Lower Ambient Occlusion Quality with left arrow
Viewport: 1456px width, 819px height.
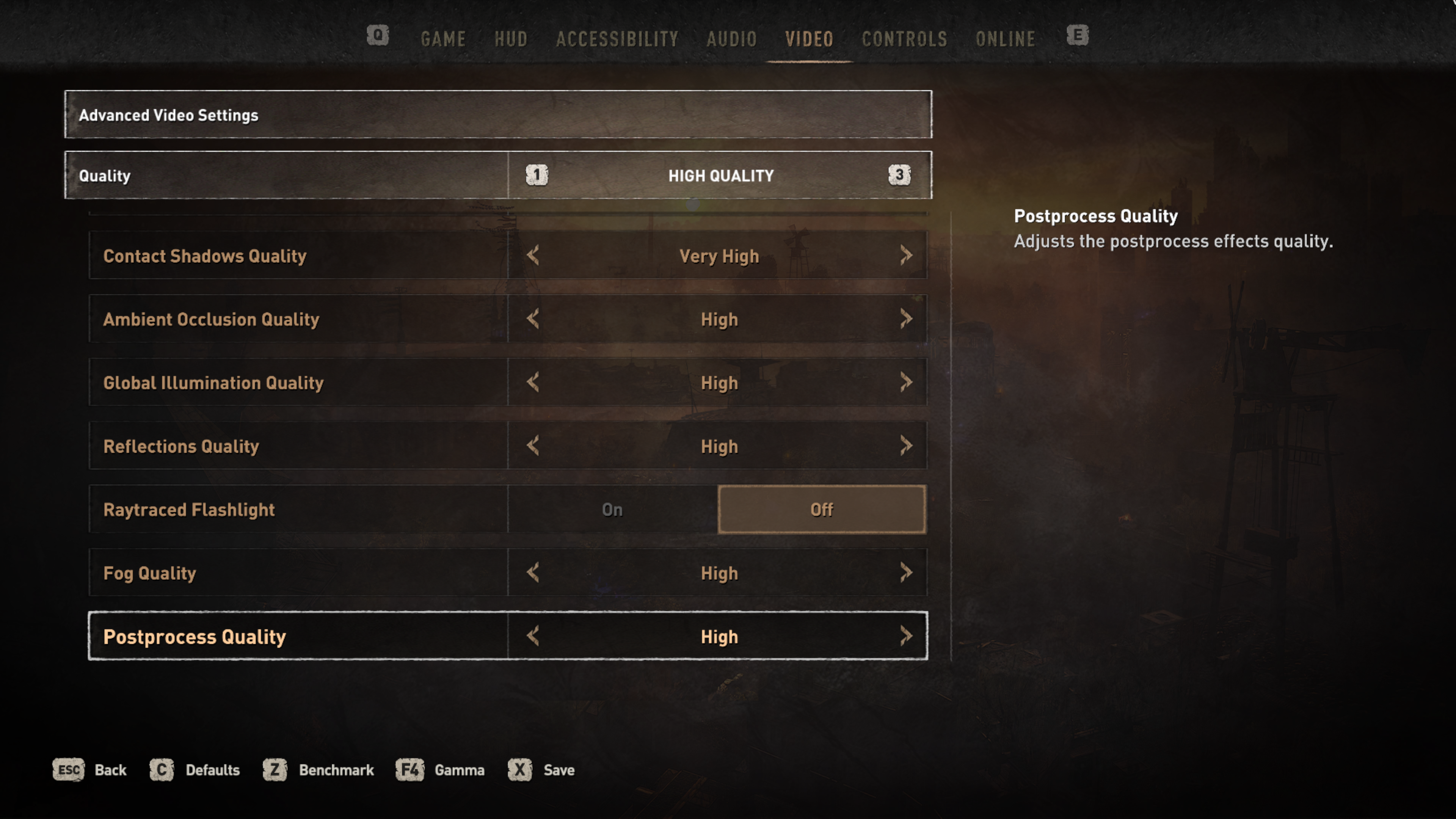click(532, 319)
